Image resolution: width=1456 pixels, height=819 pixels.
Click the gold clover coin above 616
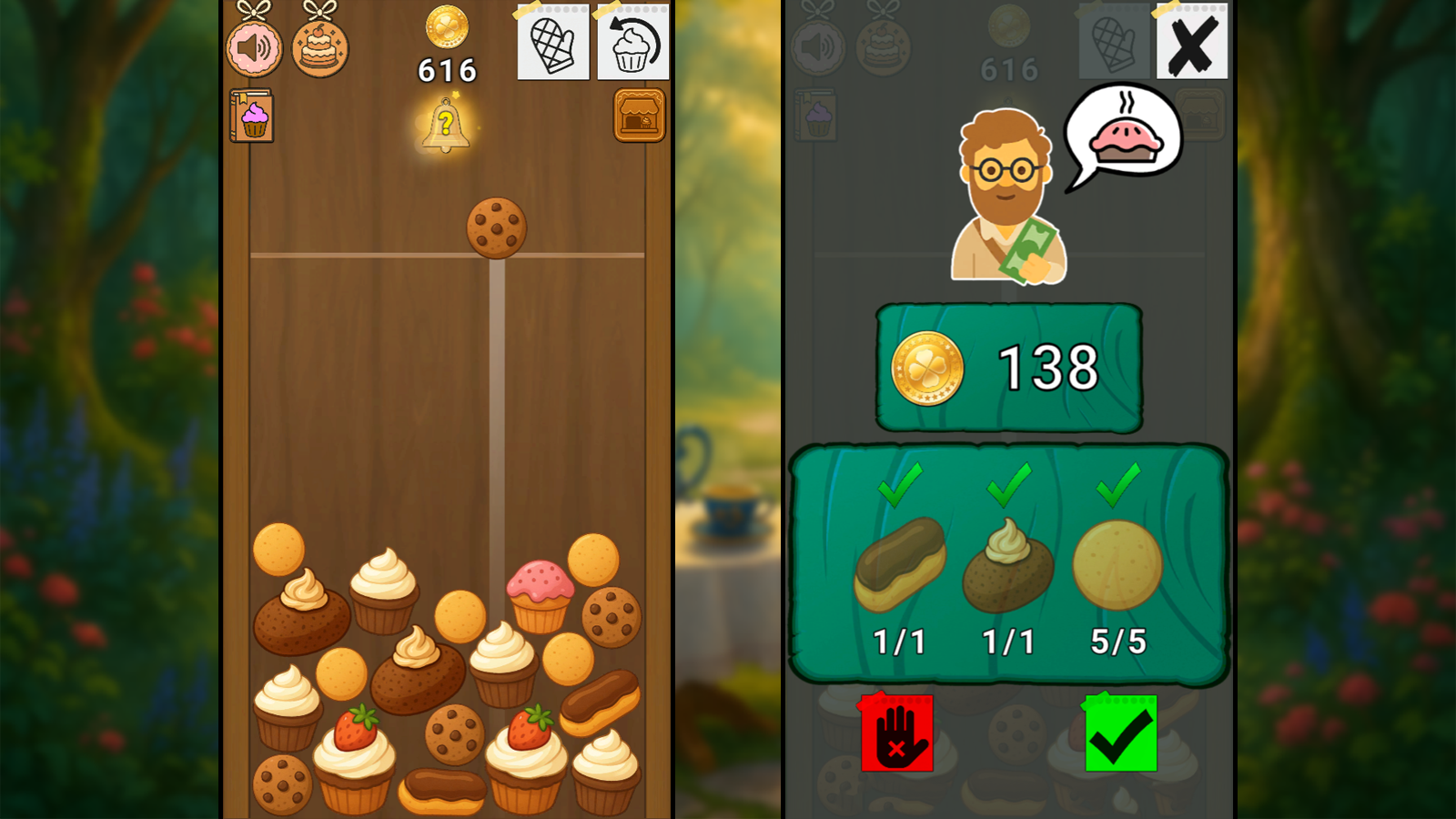(x=445, y=29)
